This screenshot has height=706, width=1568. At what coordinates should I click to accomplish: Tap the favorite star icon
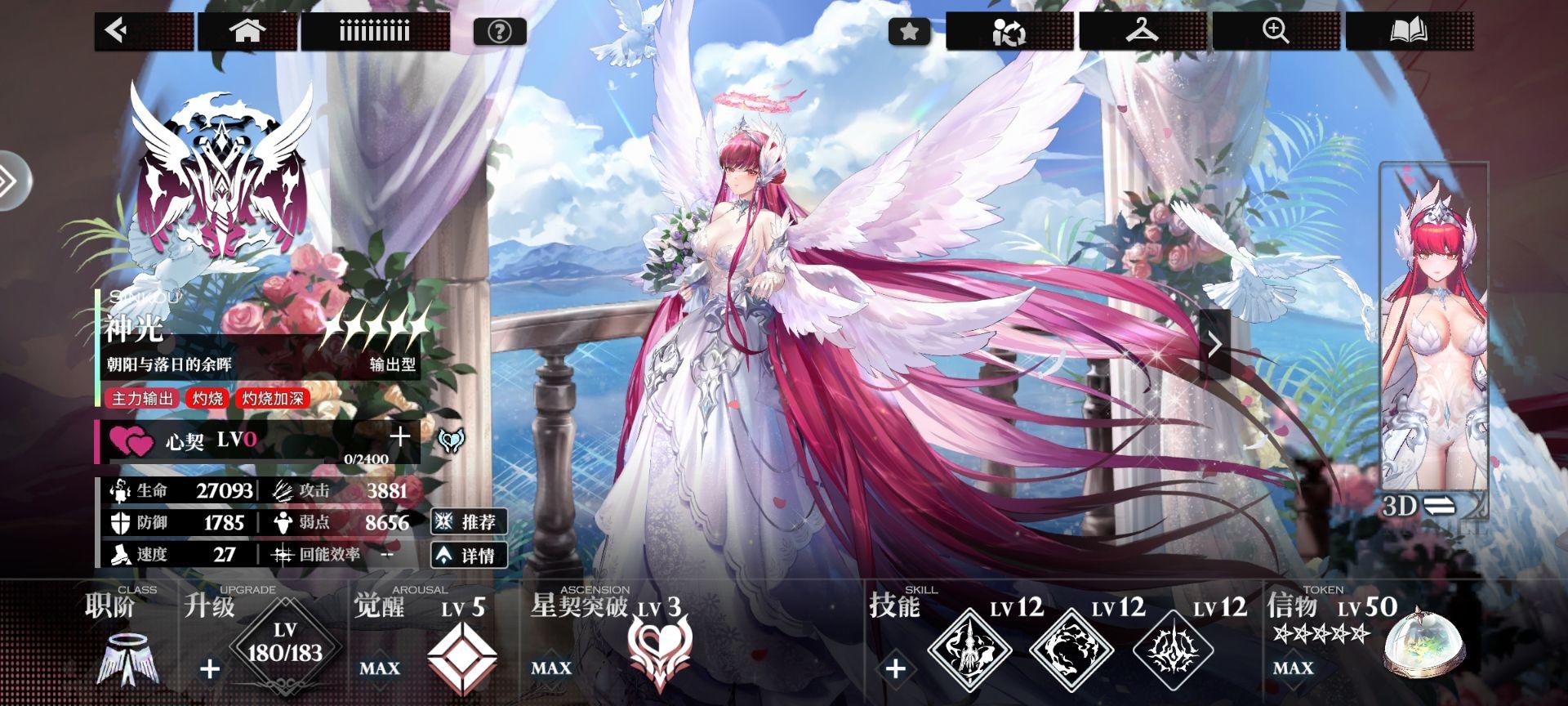[x=909, y=31]
